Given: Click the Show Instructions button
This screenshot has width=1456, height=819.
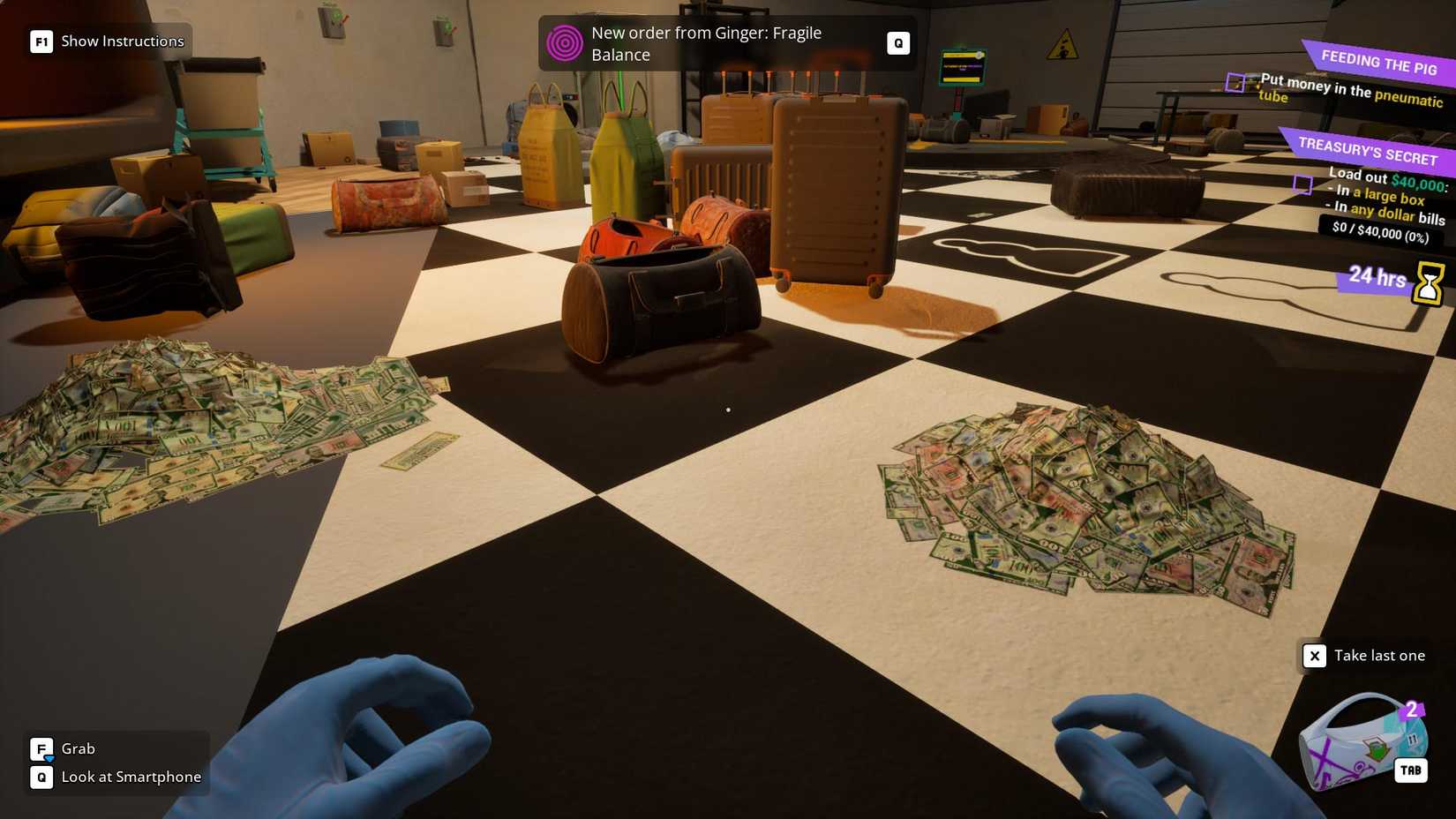Looking at the screenshot, I should click(x=121, y=41).
